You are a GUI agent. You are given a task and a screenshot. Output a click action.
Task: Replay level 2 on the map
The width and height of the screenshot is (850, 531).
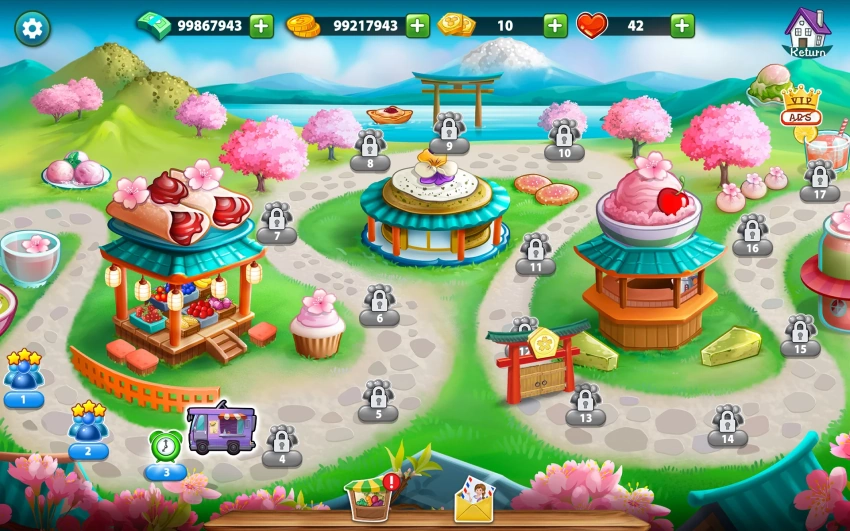click(x=88, y=430)
